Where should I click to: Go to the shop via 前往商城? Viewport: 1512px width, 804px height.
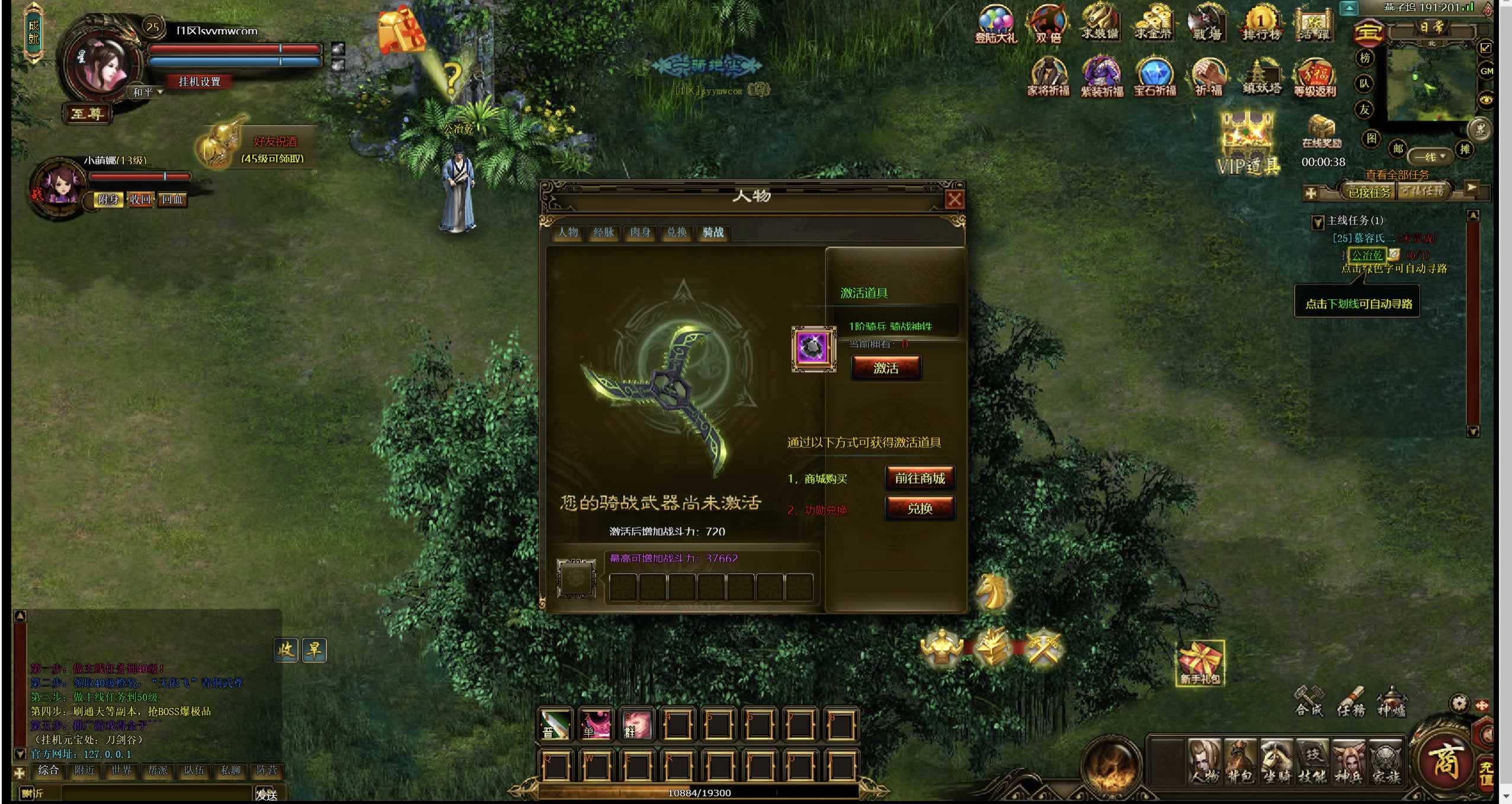tap(920, 478)
